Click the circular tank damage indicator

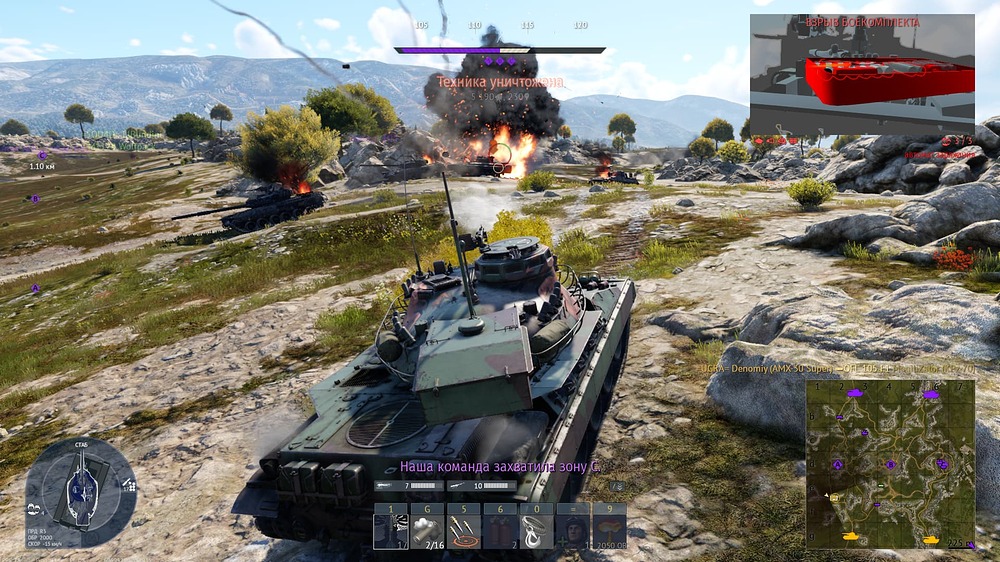pyautogui.click(x=80, y=491)
